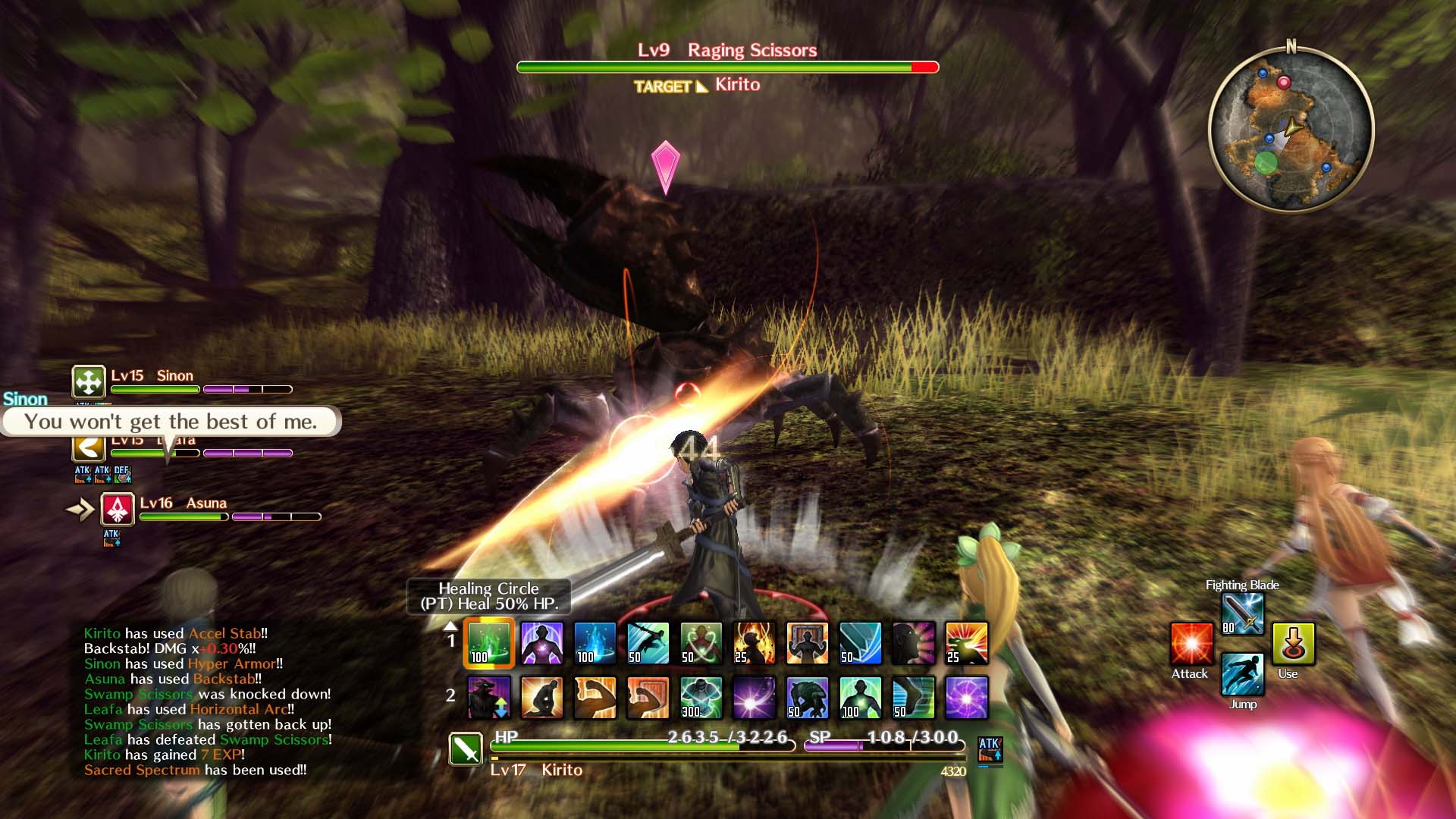Open the battle chat log
Screen dimensions: 1456x819
pos(207,701)
